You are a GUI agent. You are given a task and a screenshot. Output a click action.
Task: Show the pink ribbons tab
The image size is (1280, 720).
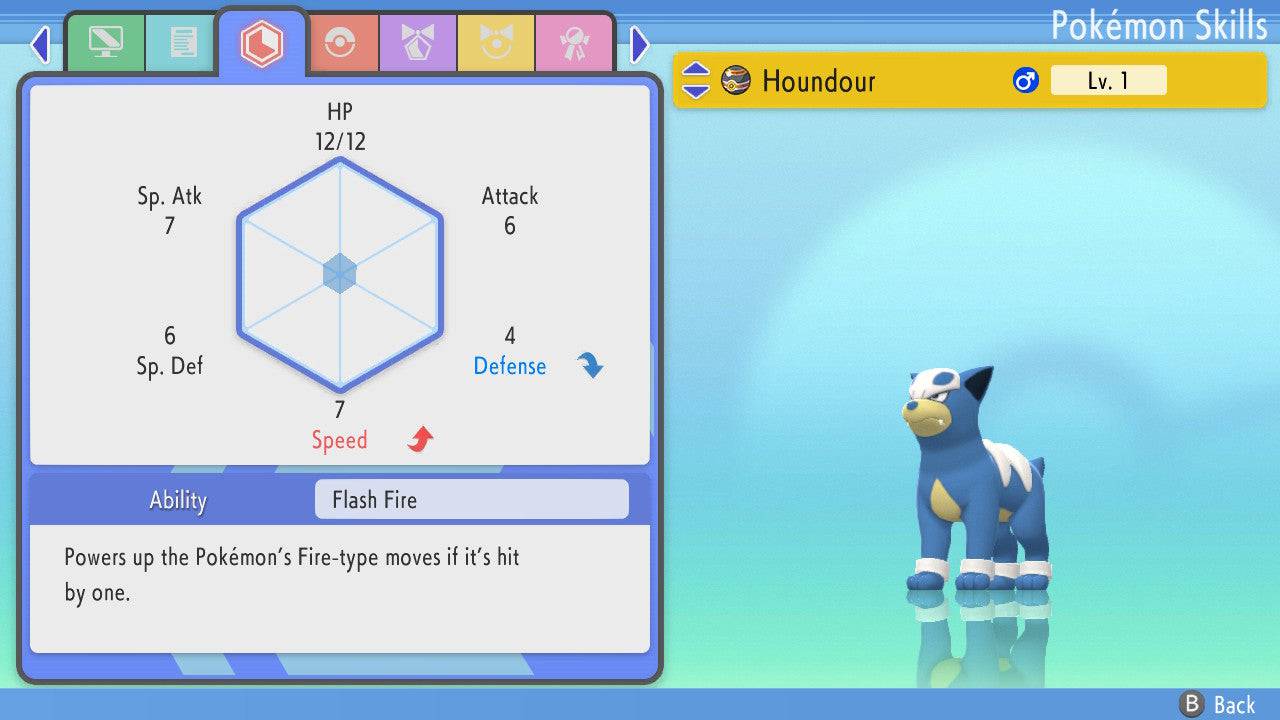(x=573, y=42)
